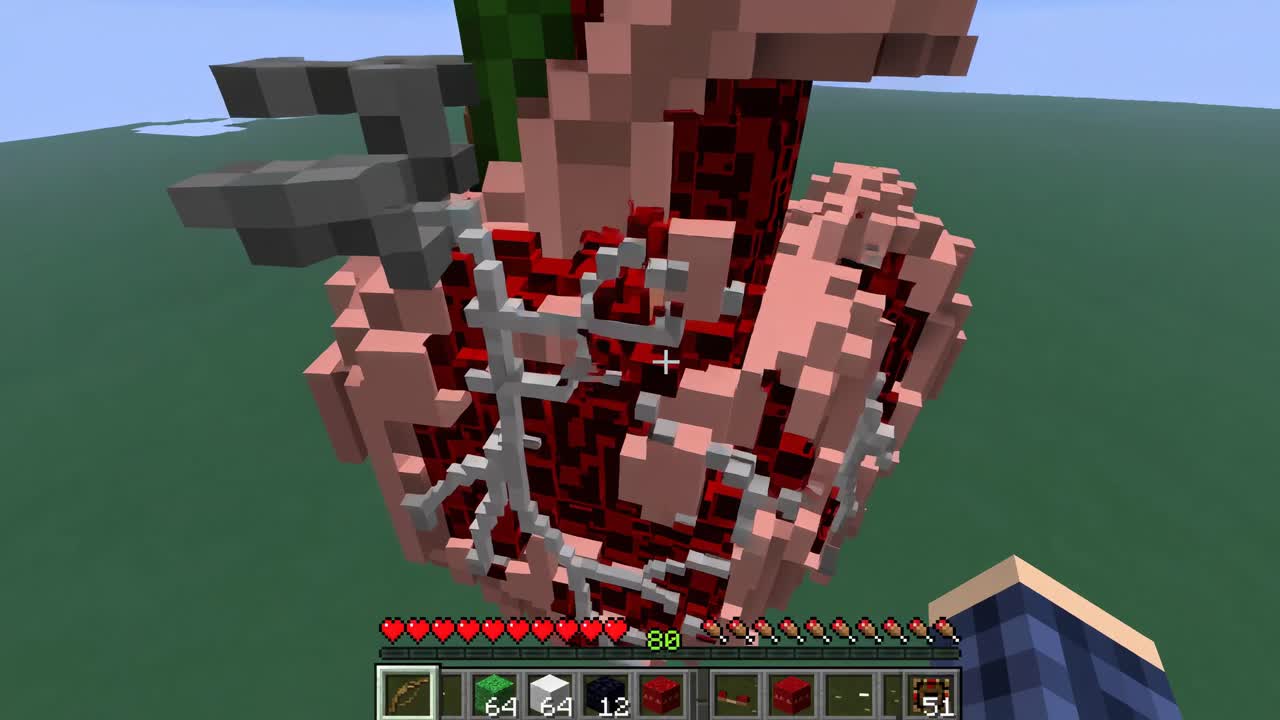Image resolution: width=1280 pixels, height=720 pixels.
Task: Select the crossbow with 51 durability
Action: (x=930, y=690)
